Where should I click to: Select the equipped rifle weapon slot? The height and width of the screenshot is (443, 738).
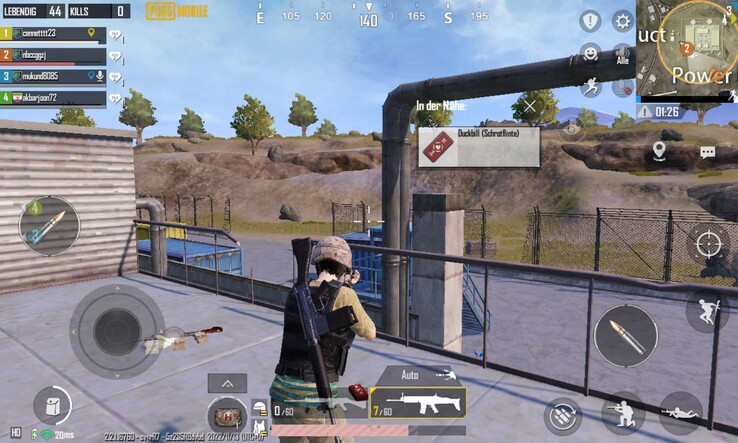point(418,403)
